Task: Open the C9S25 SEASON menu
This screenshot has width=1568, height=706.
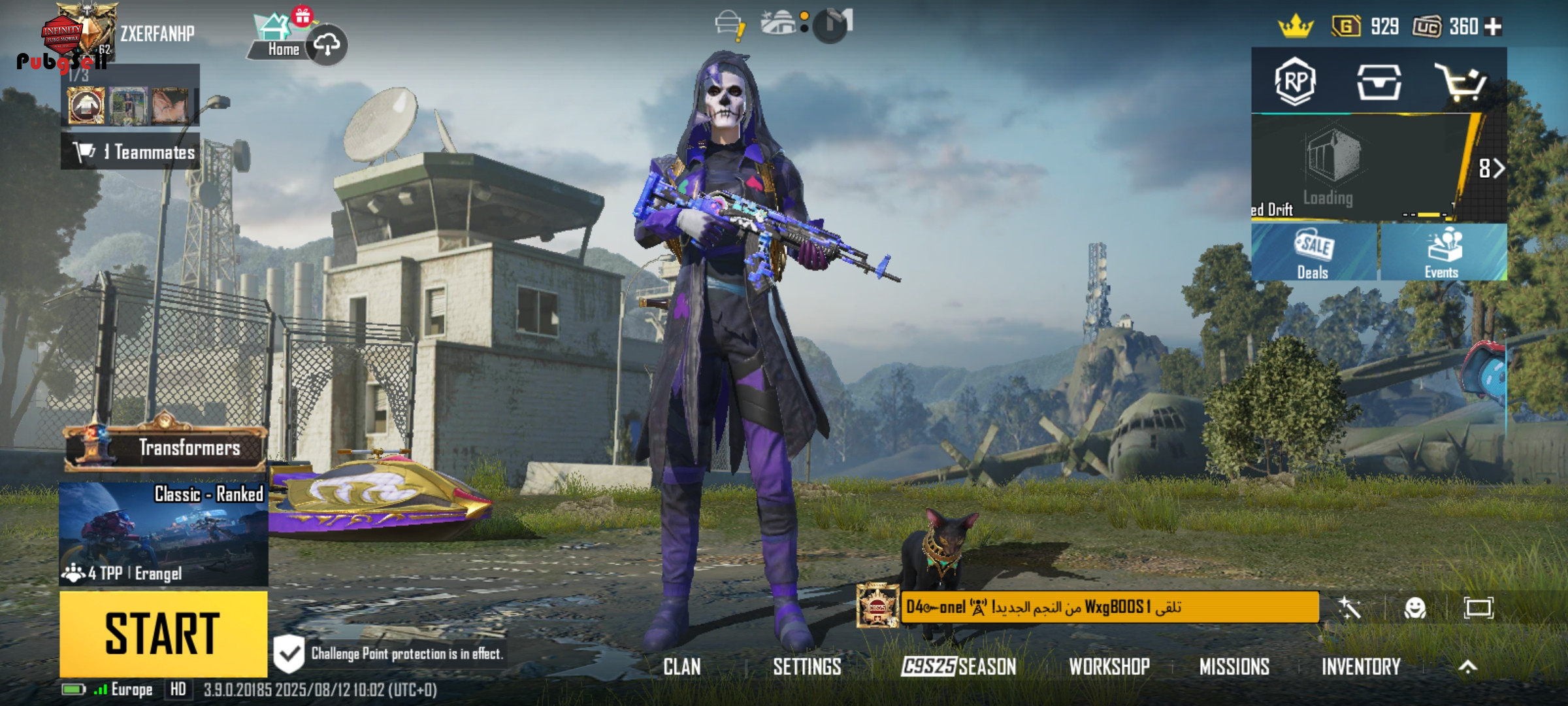Action: (958, 667)
